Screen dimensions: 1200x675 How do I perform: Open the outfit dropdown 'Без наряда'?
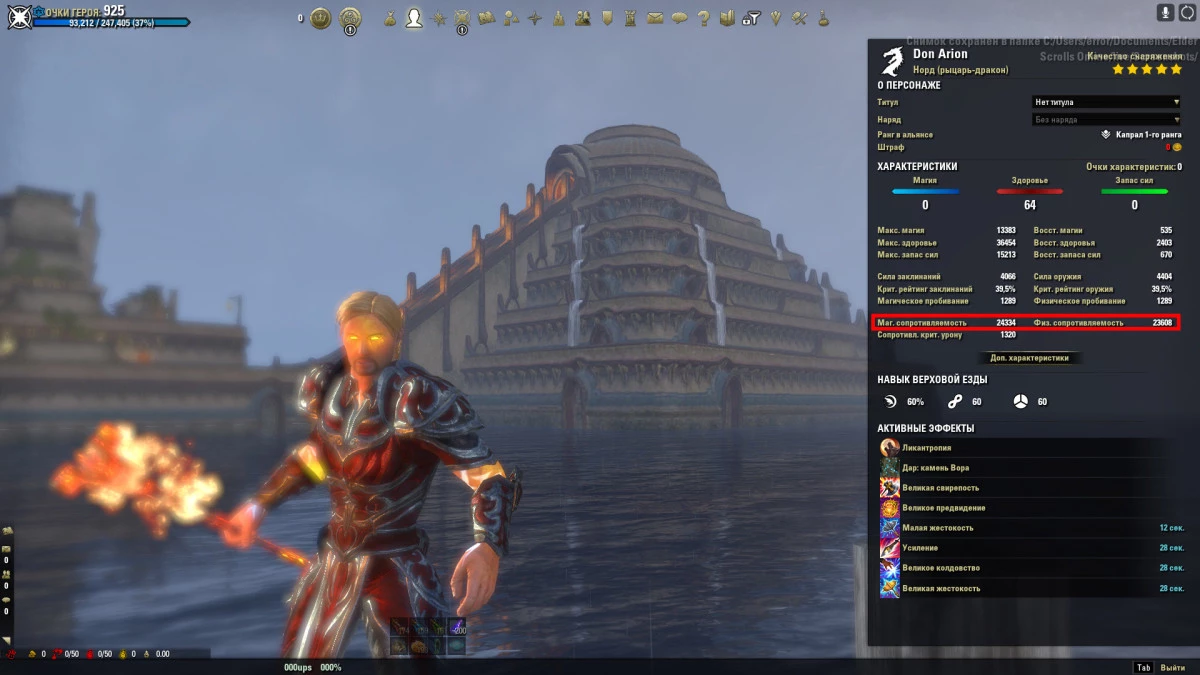1106,120
